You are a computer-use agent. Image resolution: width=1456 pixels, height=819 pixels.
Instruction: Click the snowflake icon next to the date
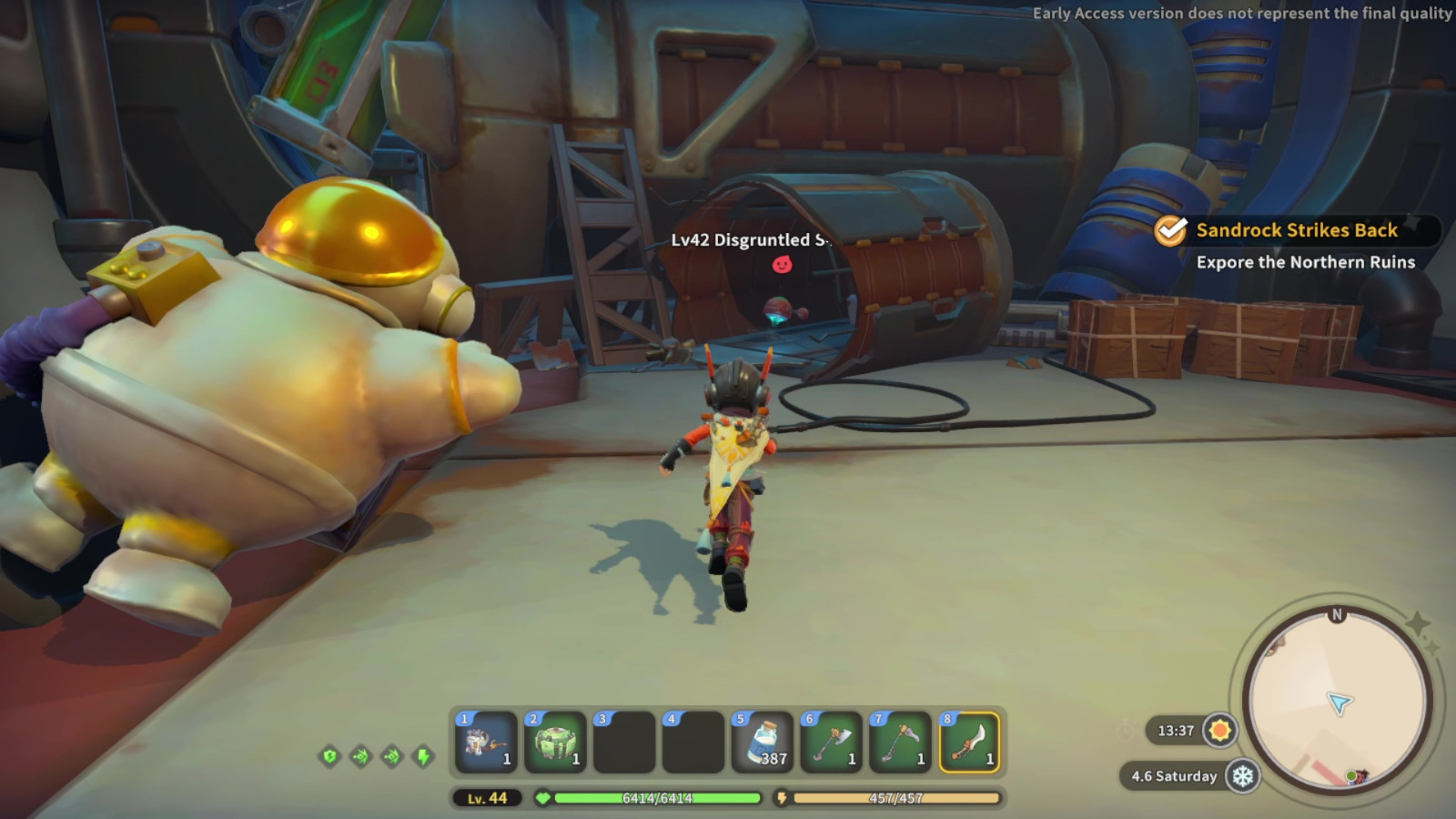(1245, 777)
